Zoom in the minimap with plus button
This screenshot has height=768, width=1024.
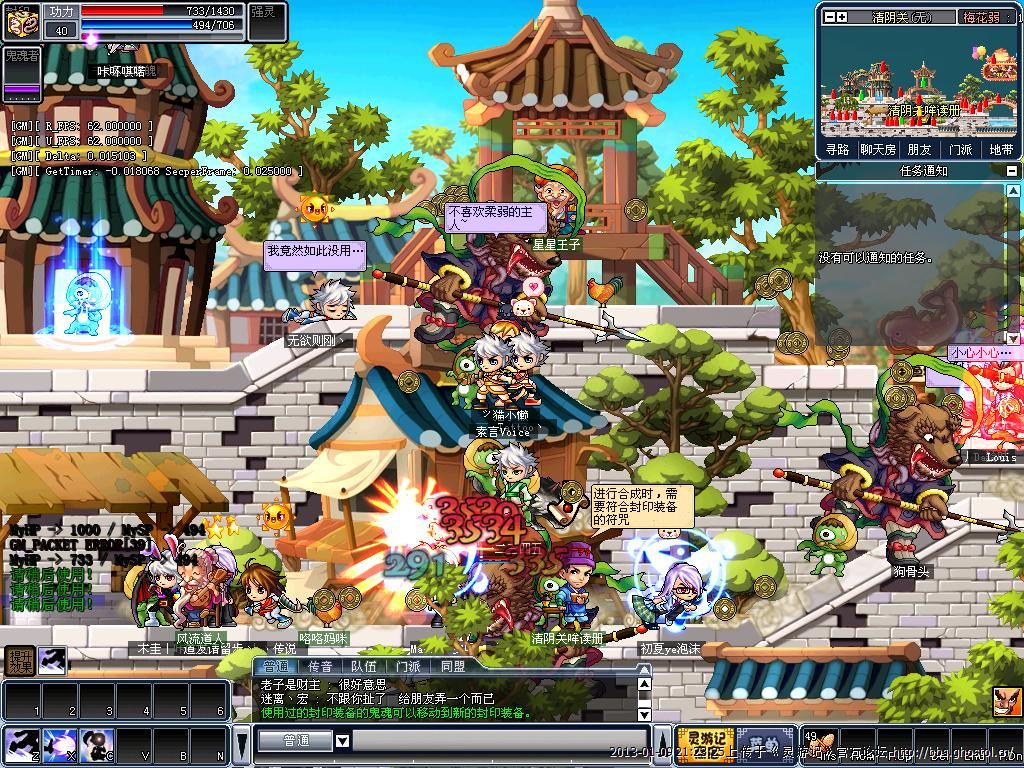pyautogui.click(x=842, y=17)
